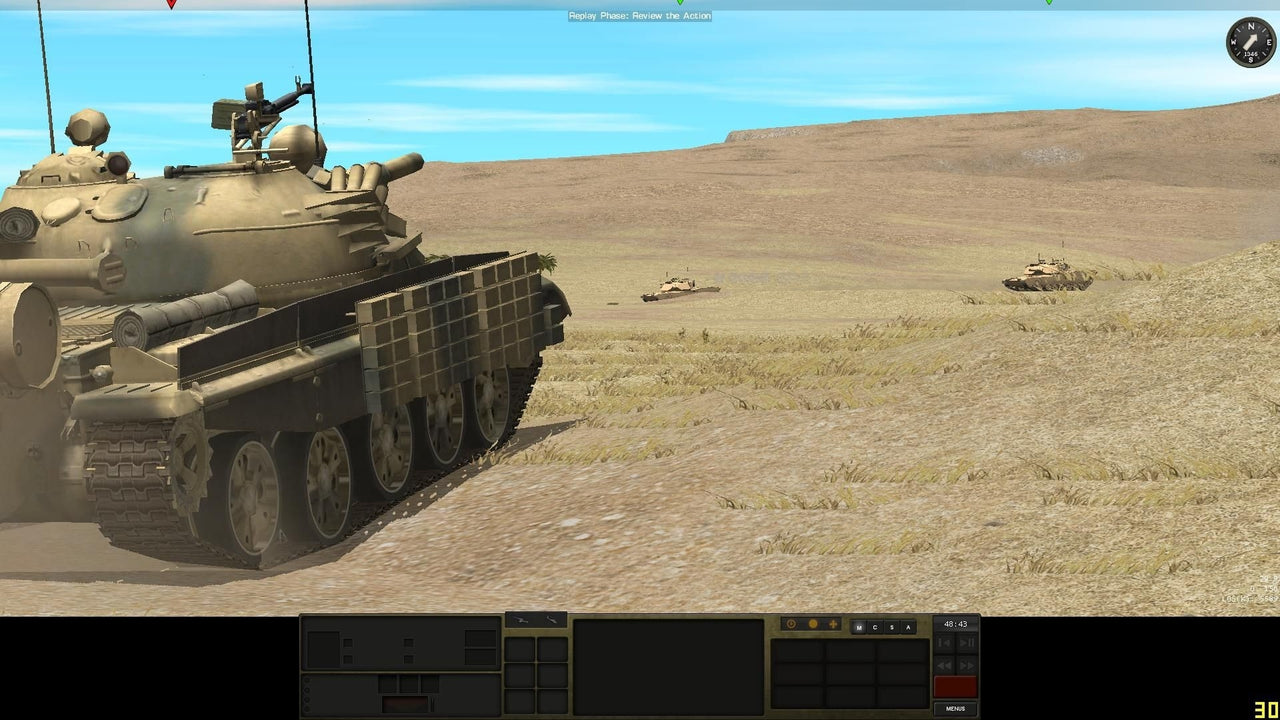Enable the S command mode
The image size is (1280, 720).
(x=891, y=626)
